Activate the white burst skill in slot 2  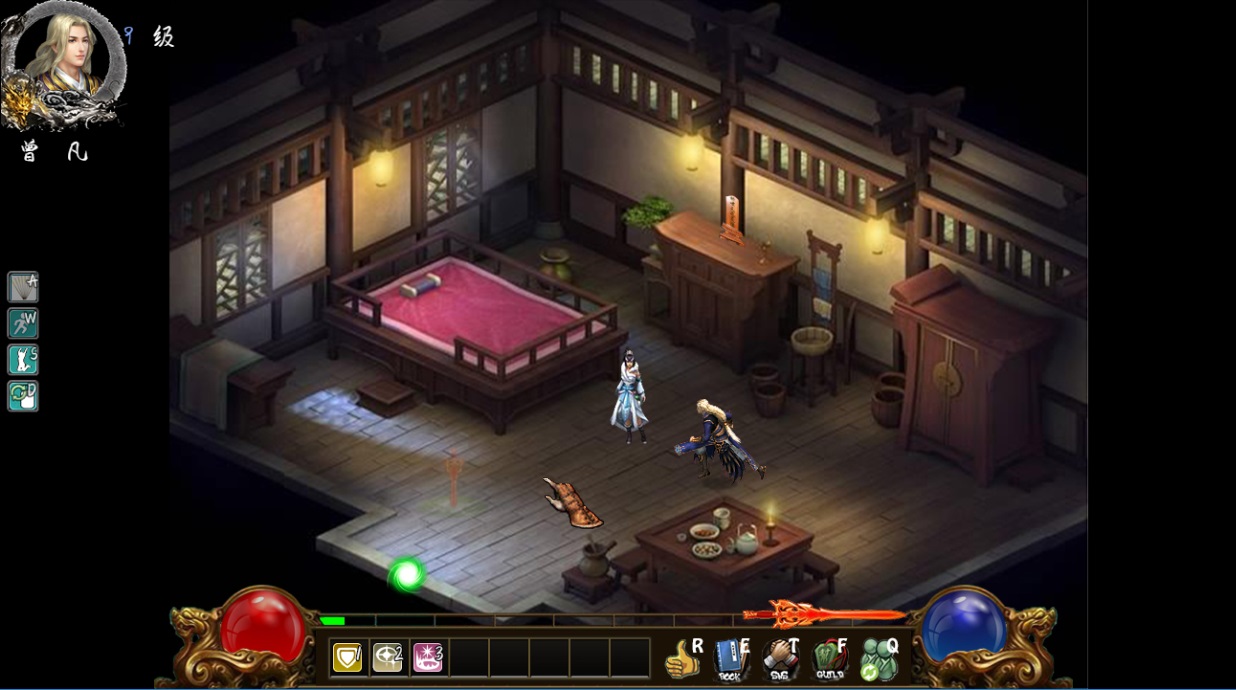(388, 657)
